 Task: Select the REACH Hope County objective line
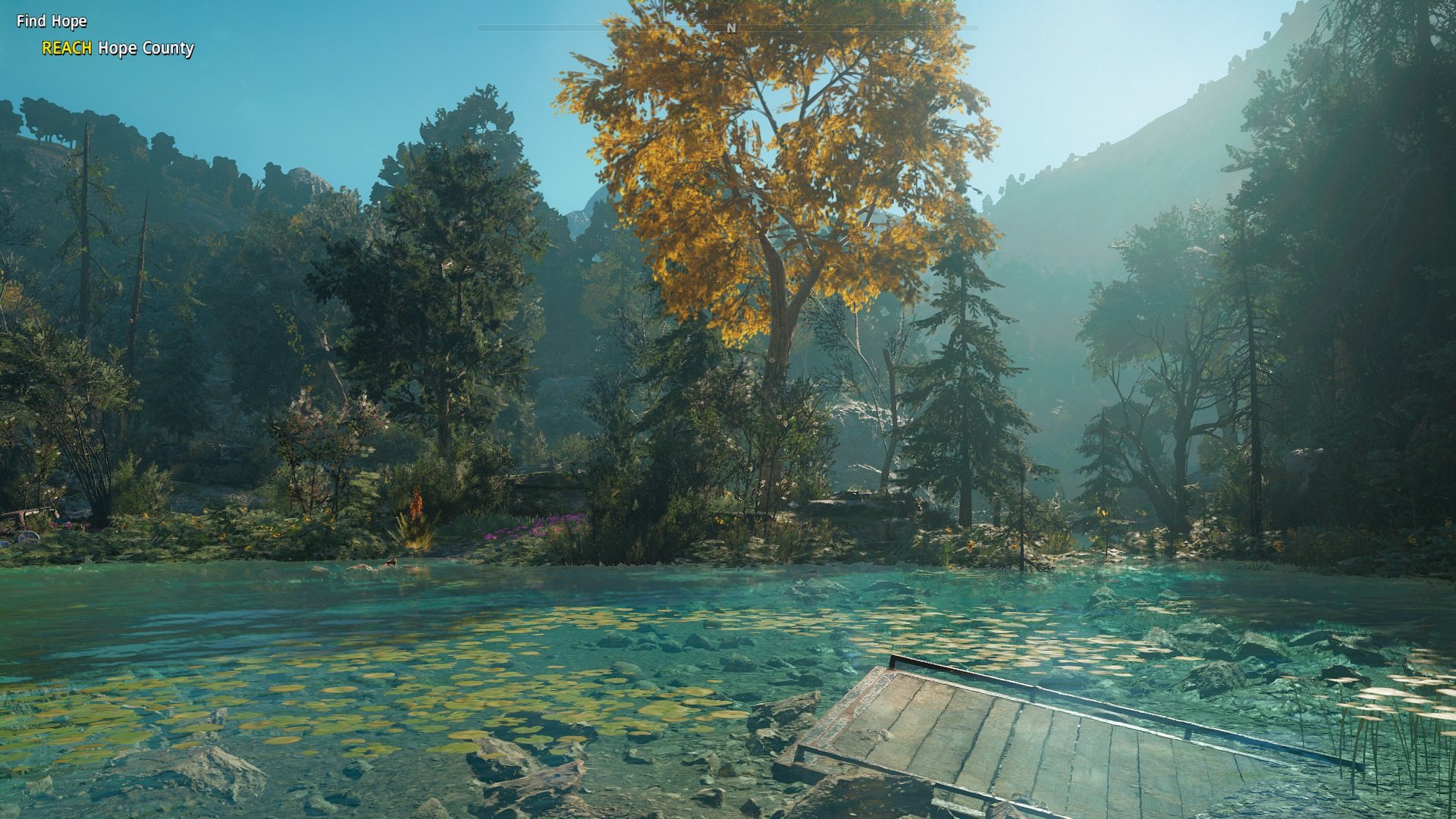click(118, 50)
